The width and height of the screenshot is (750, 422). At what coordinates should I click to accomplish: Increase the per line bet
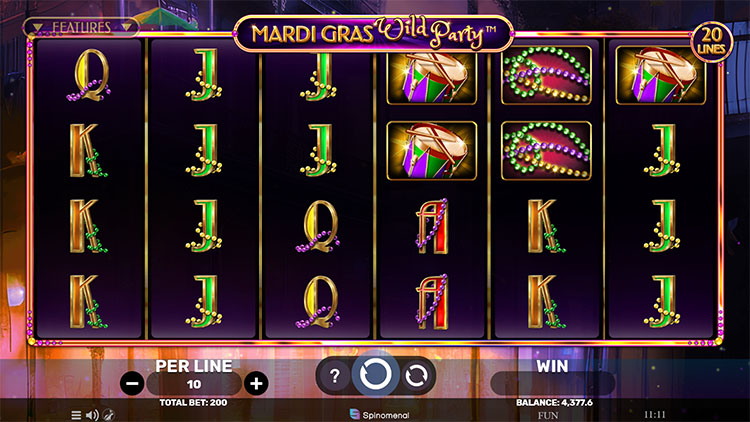pos(257,383)
